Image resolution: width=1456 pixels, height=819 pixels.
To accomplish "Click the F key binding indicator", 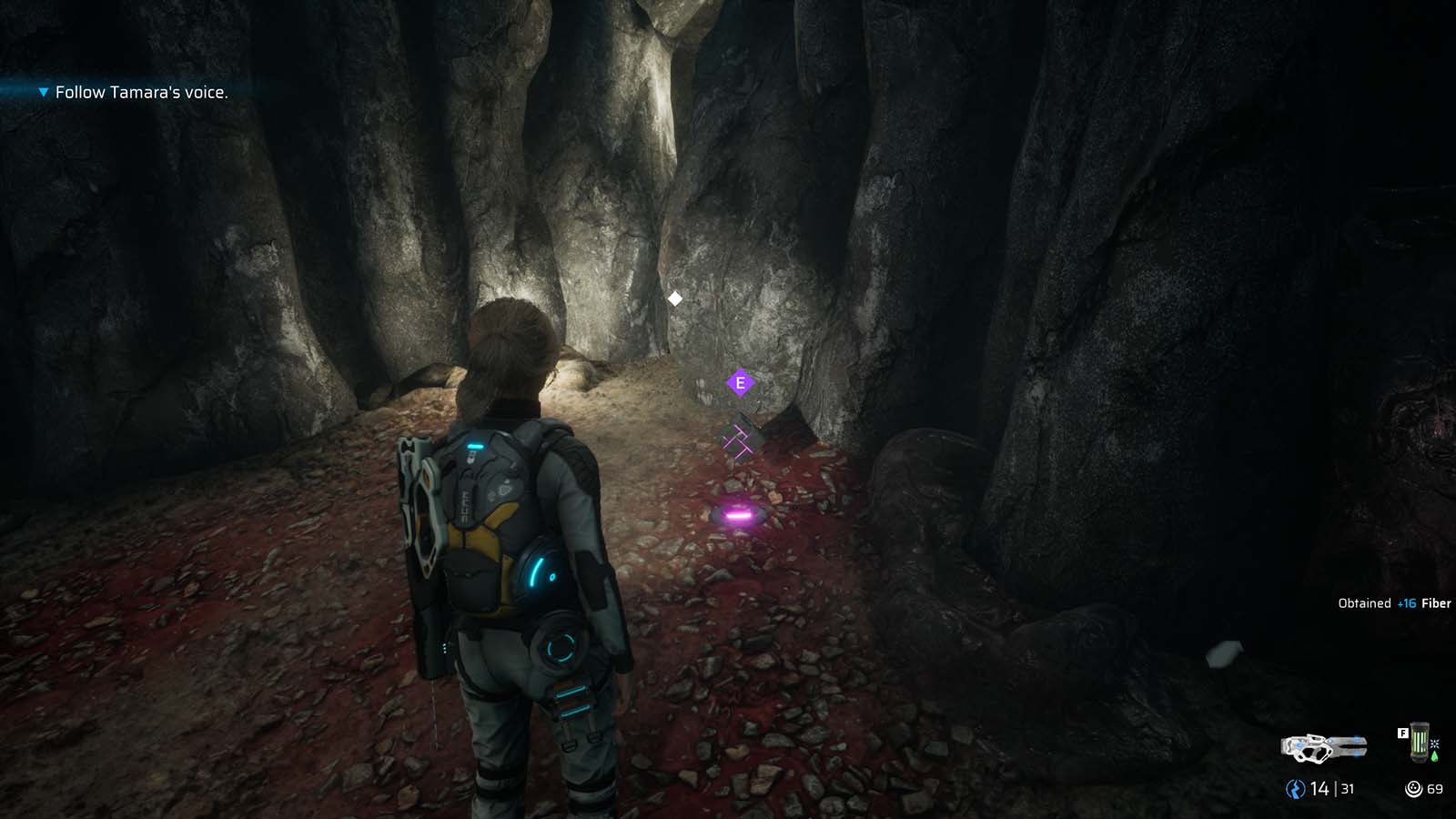I will (x=1404, y=733).
